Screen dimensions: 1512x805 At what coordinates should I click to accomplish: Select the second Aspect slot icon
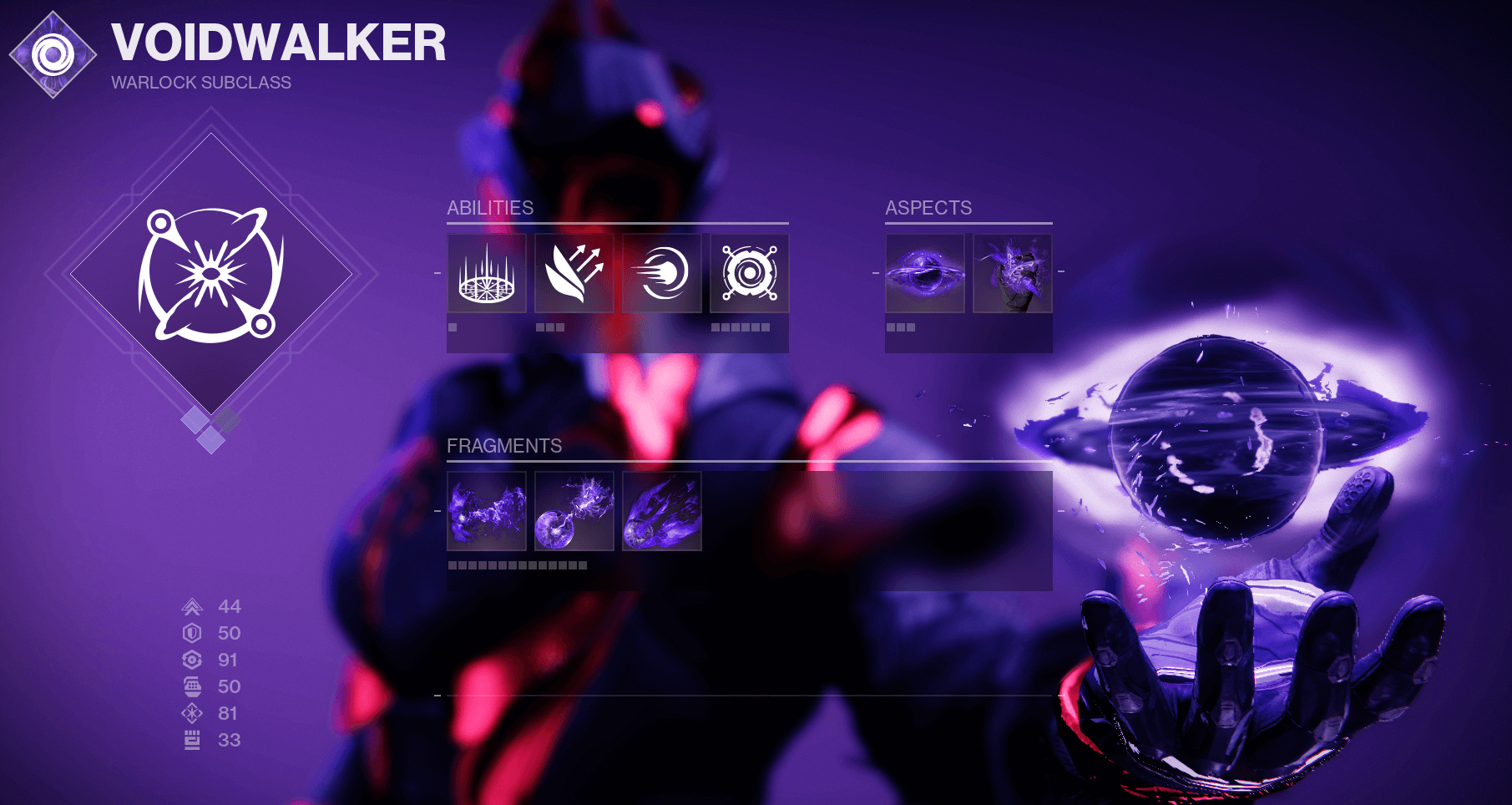pyautogui.click(x=1014, y=274)
